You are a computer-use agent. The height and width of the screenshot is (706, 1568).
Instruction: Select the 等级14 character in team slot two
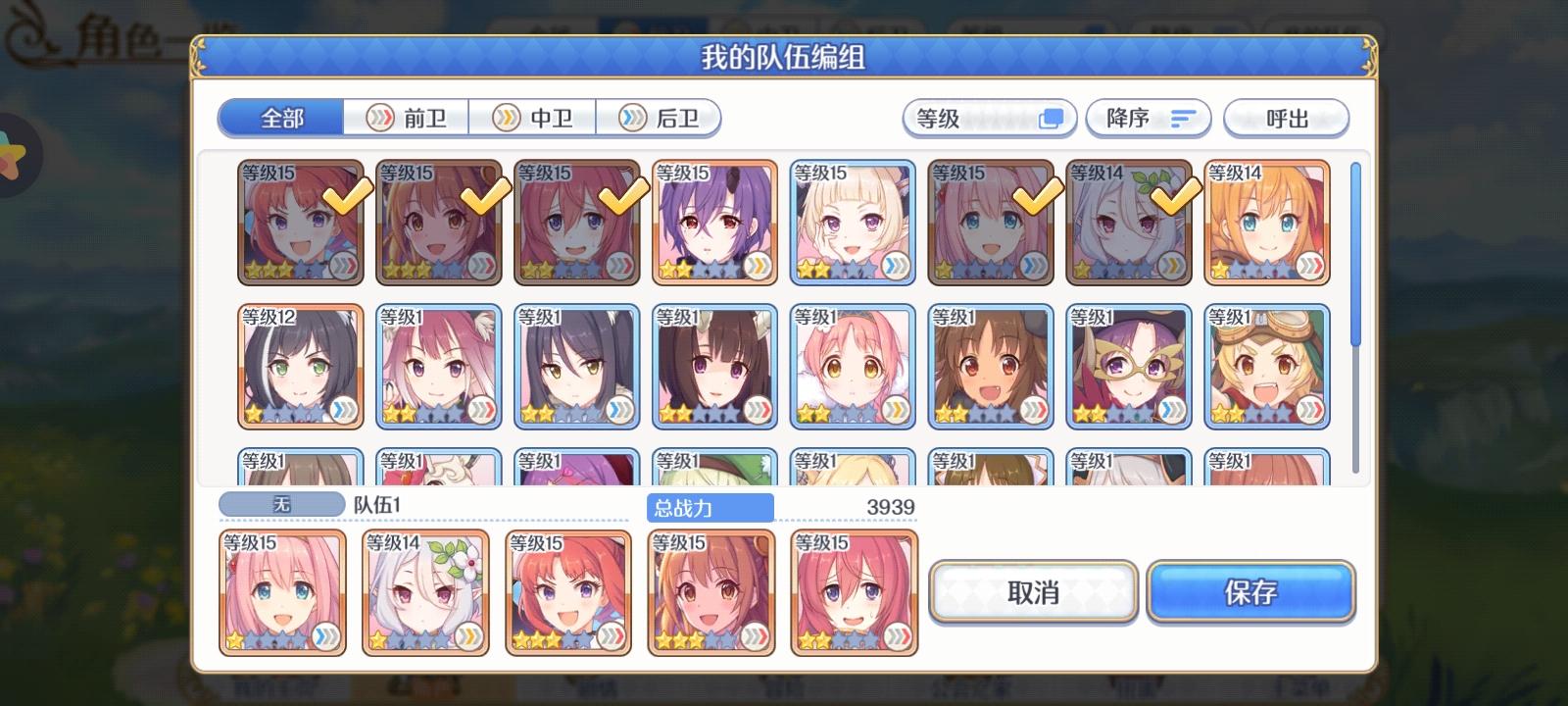[425, 593]
